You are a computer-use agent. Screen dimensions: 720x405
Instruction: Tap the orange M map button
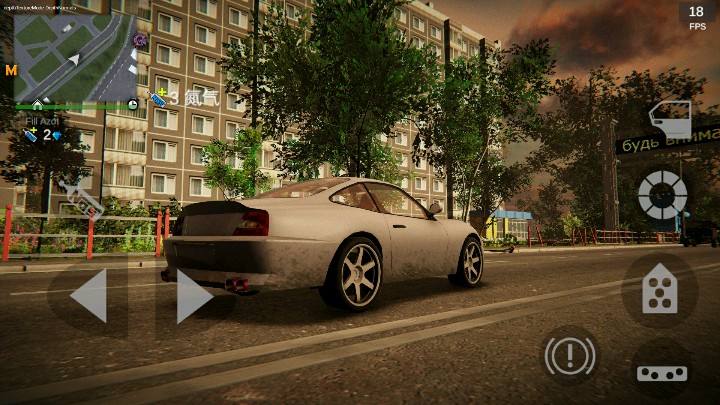(x=11, y=70)
